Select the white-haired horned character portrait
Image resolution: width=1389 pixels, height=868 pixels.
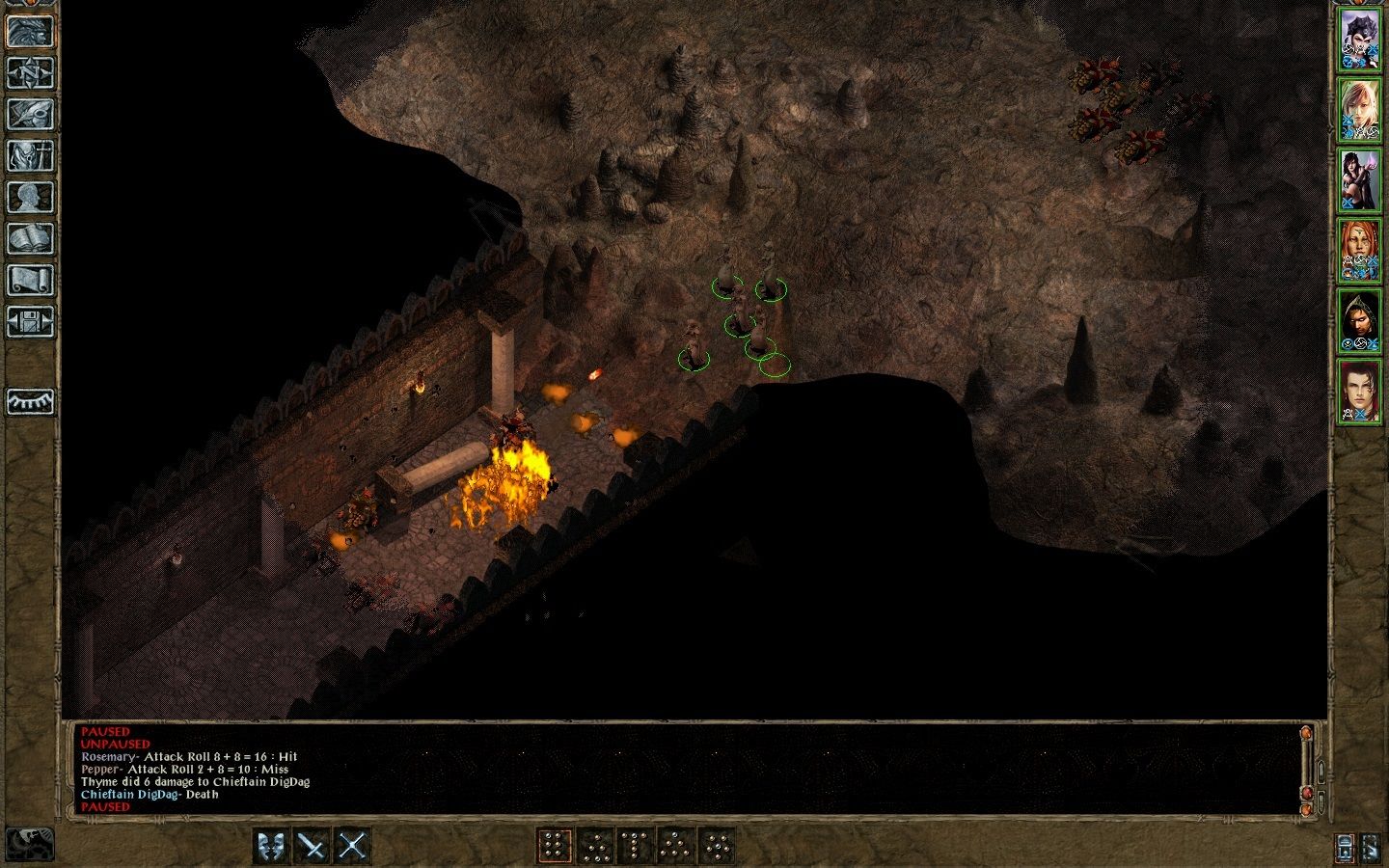tap(1359, 41)
